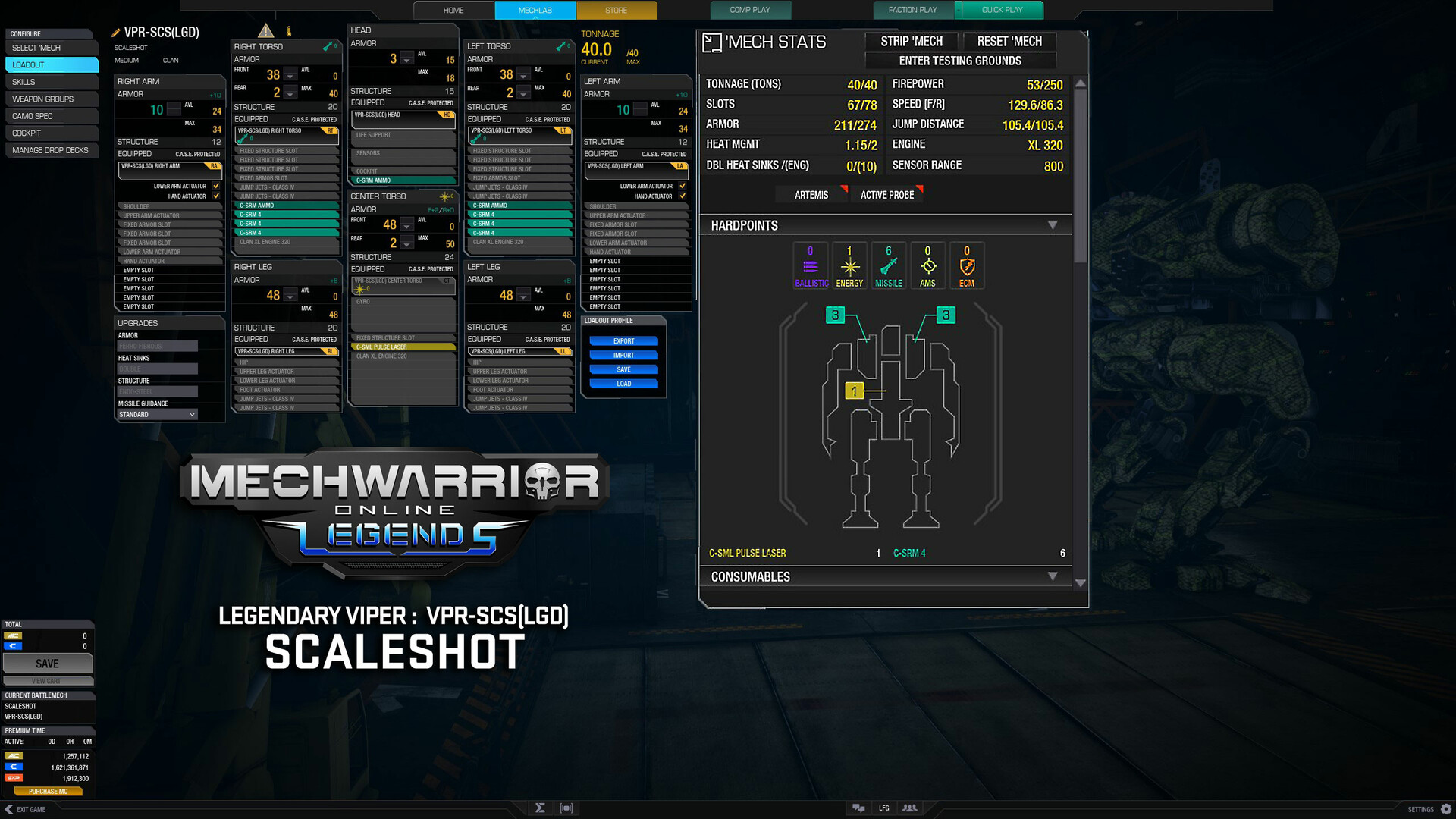Increase Center Torso front armor with up arrow

pyautogui.click(x=407, y=220)
